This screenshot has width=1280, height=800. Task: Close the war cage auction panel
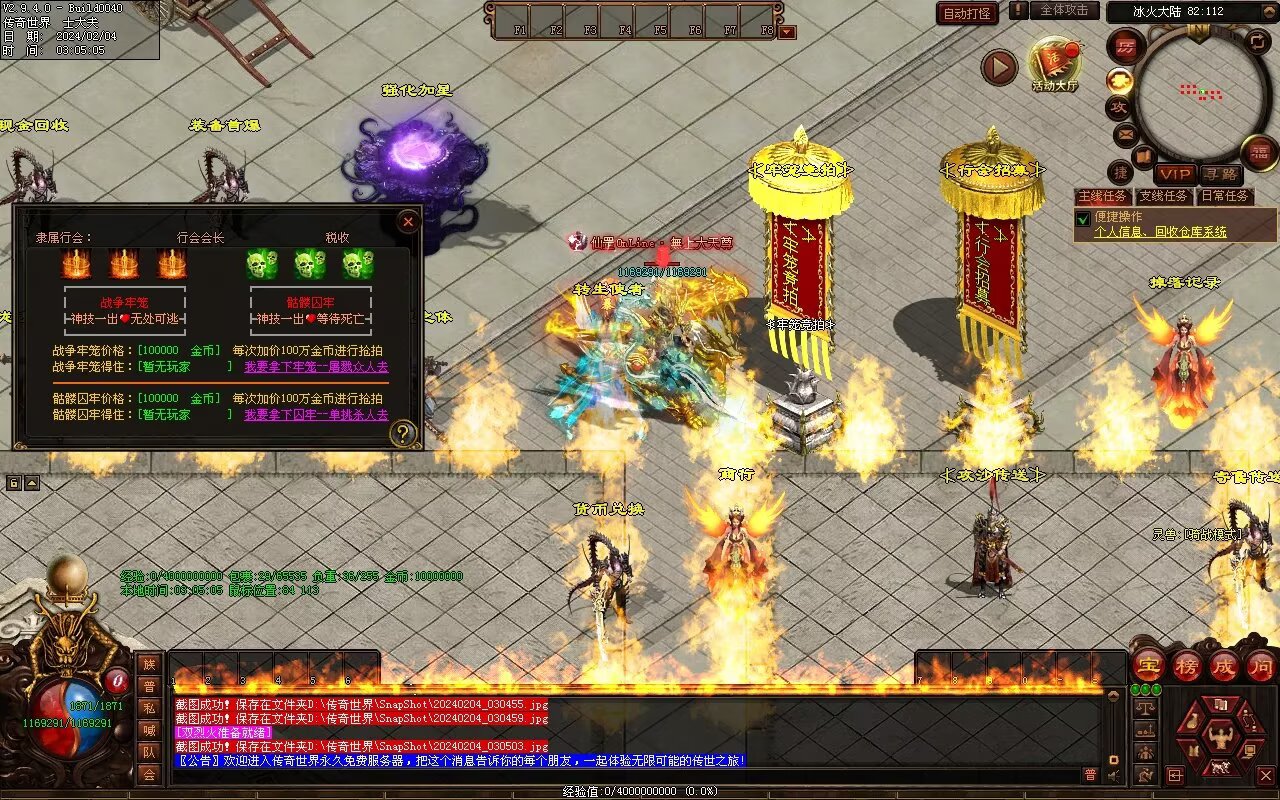coord(407,222)
